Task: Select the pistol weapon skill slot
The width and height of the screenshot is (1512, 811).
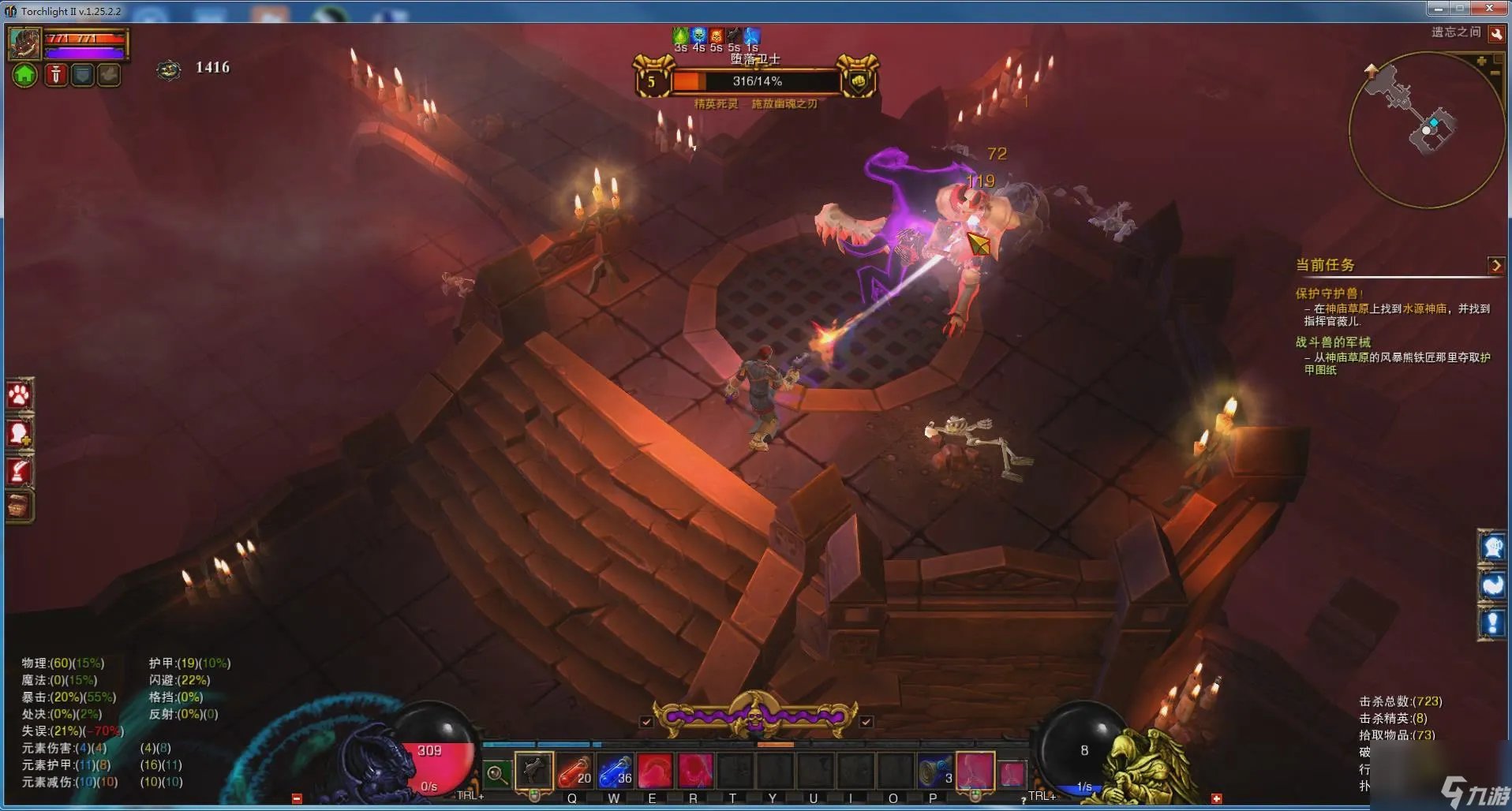Action: tap(533, 770)
